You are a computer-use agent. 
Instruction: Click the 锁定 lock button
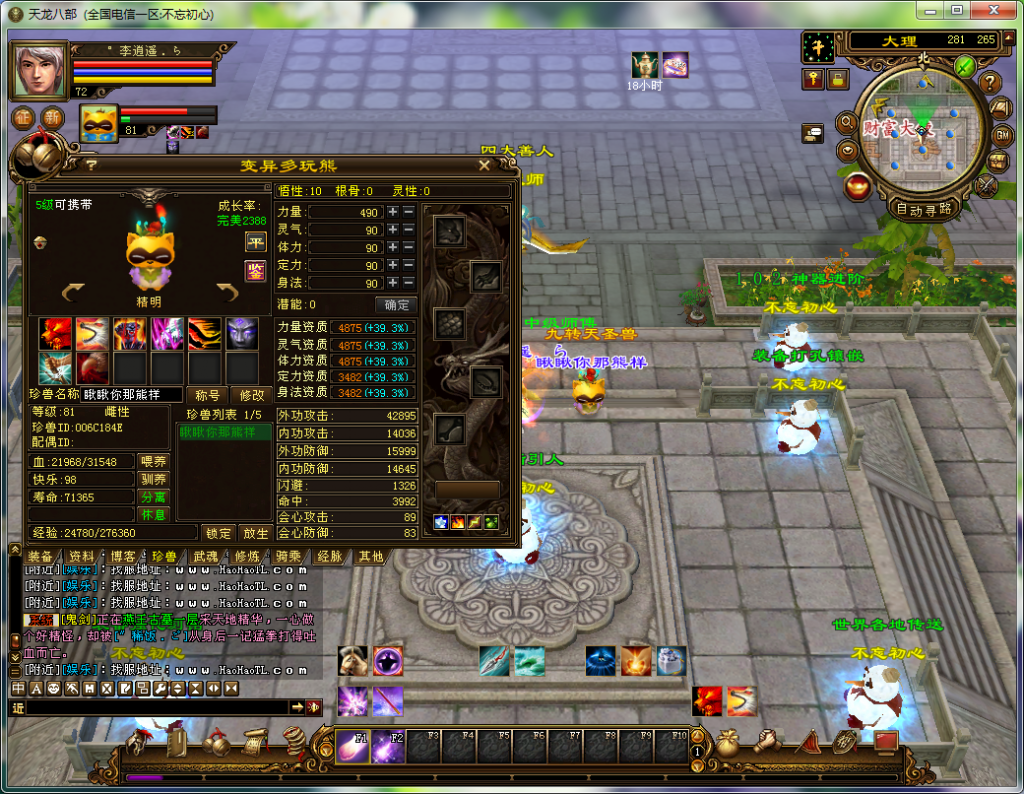tap(219, 533)
